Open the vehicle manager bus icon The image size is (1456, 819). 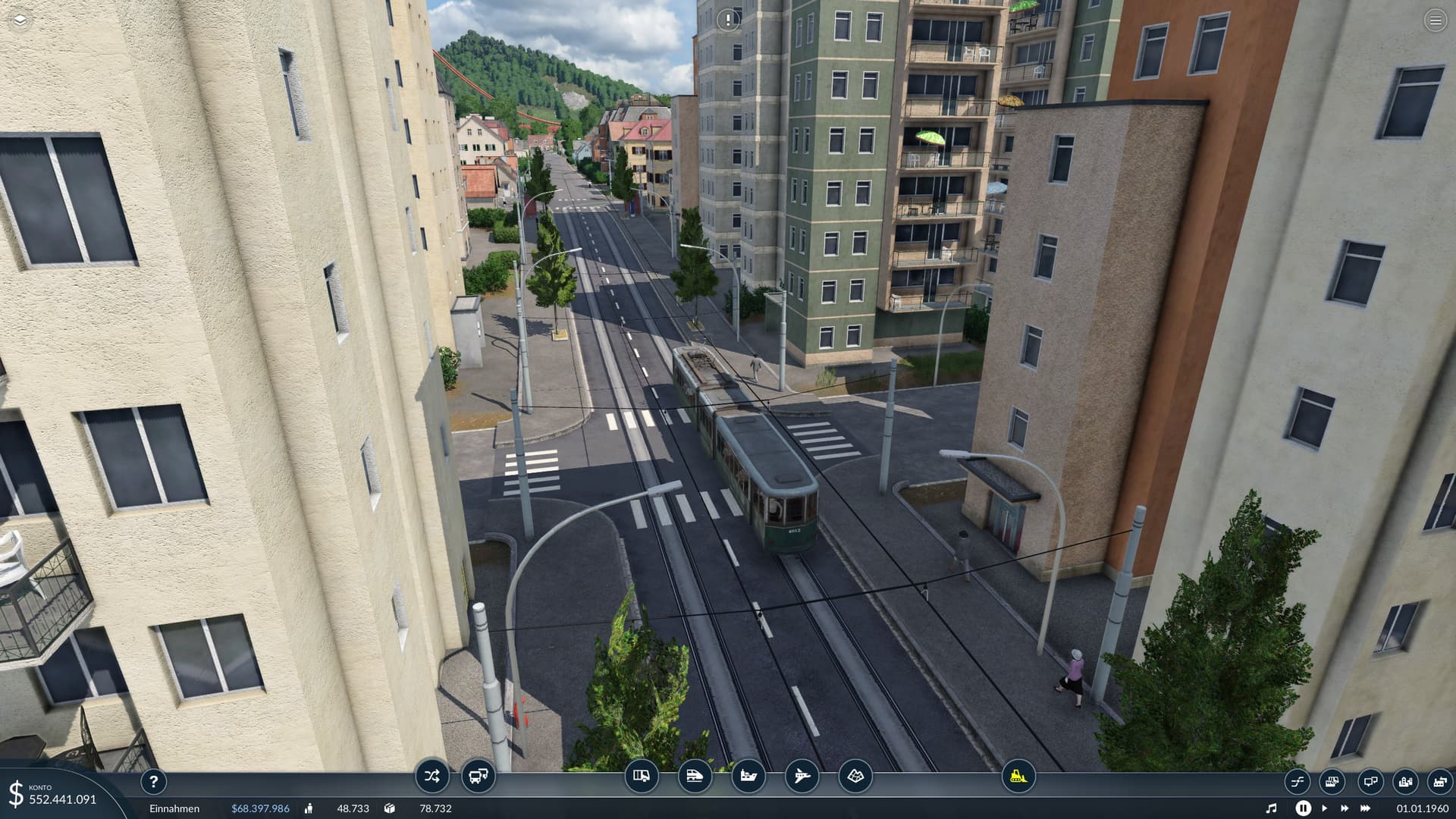tap(479, 777)
